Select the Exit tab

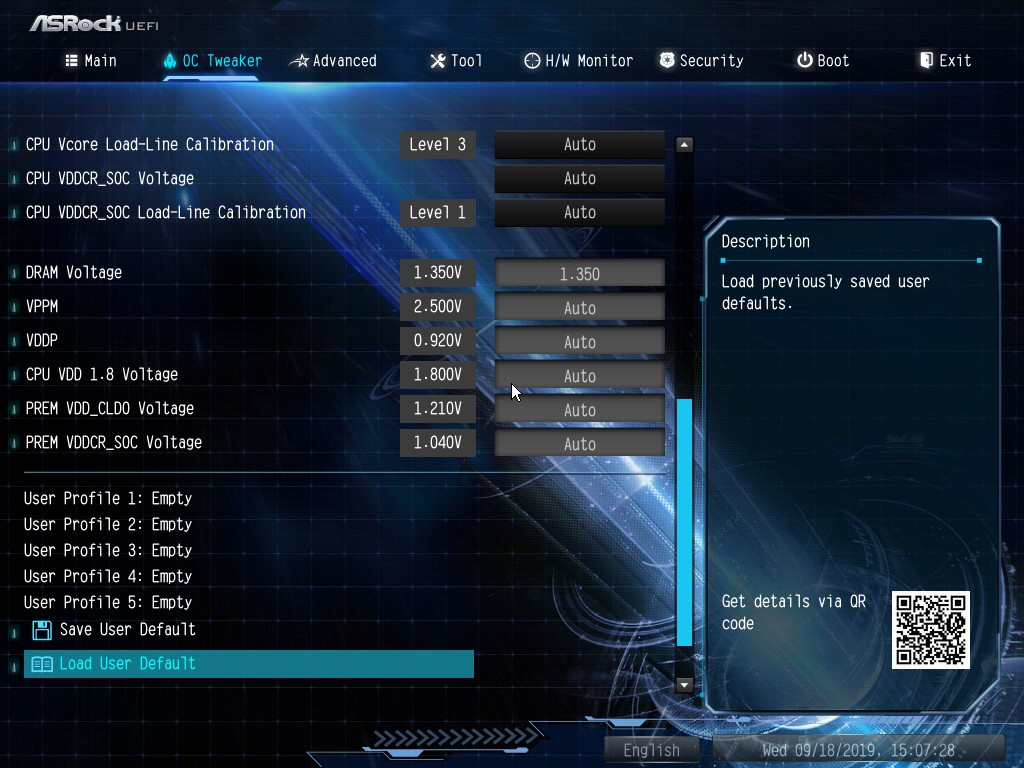[x=945, y=61]
